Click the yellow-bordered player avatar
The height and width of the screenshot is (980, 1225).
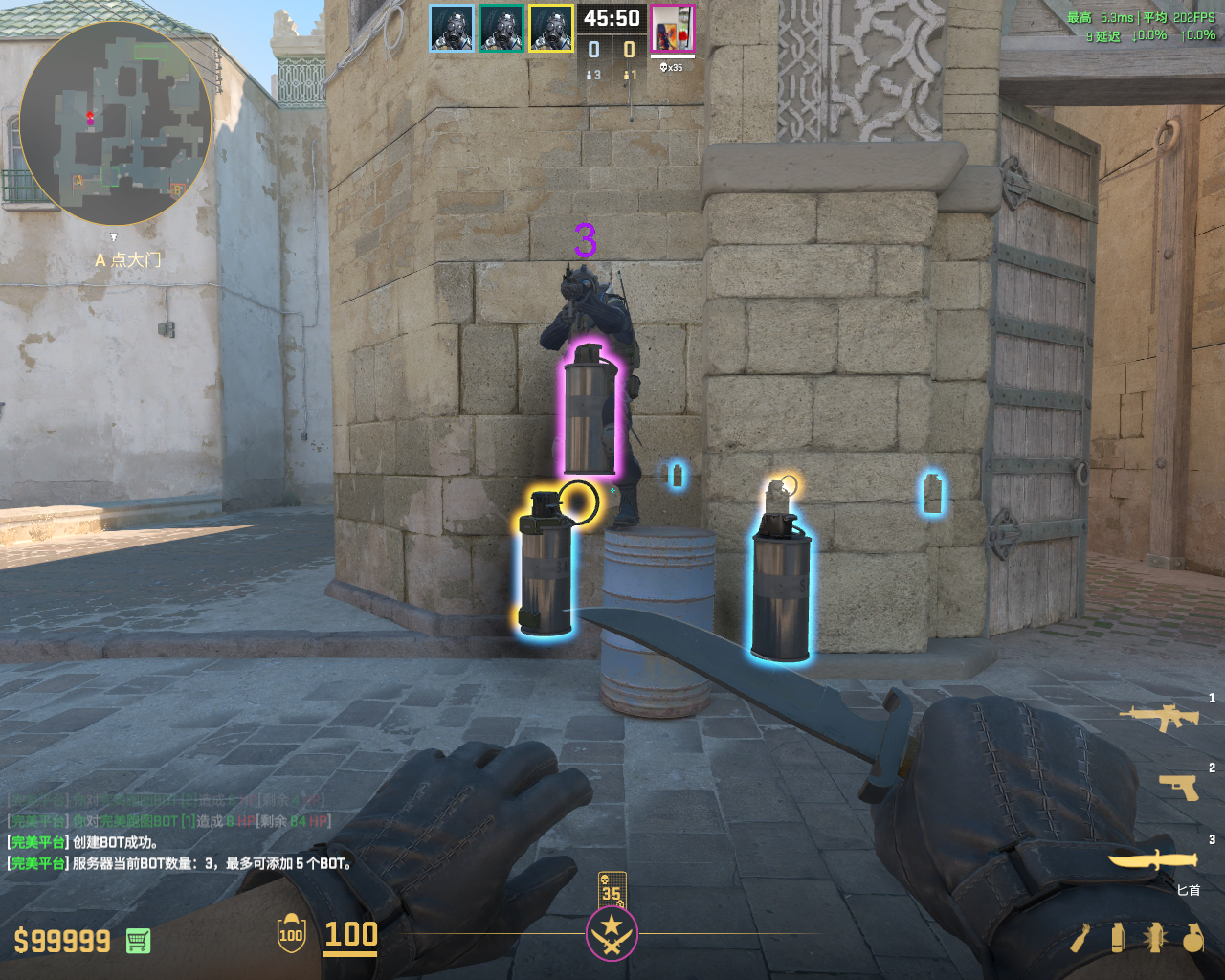click(551, 29)
